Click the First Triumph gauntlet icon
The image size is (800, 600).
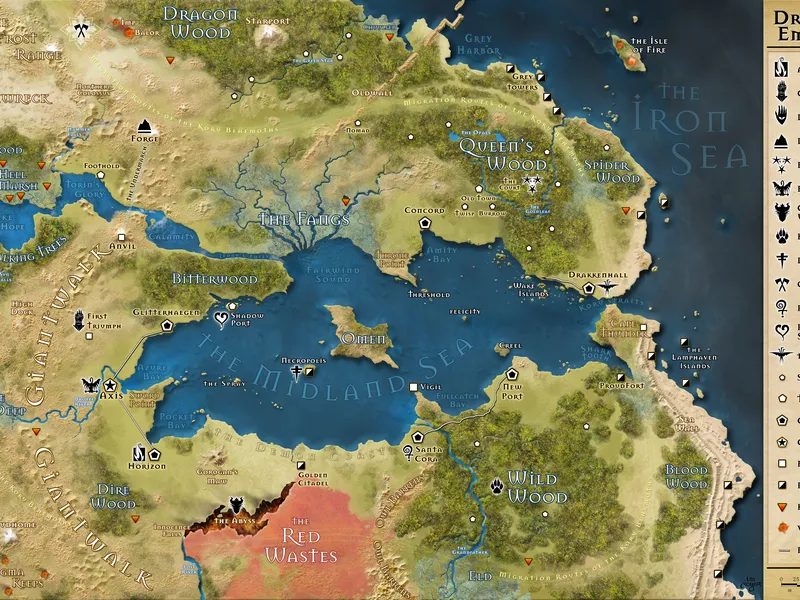pos(79,320)
